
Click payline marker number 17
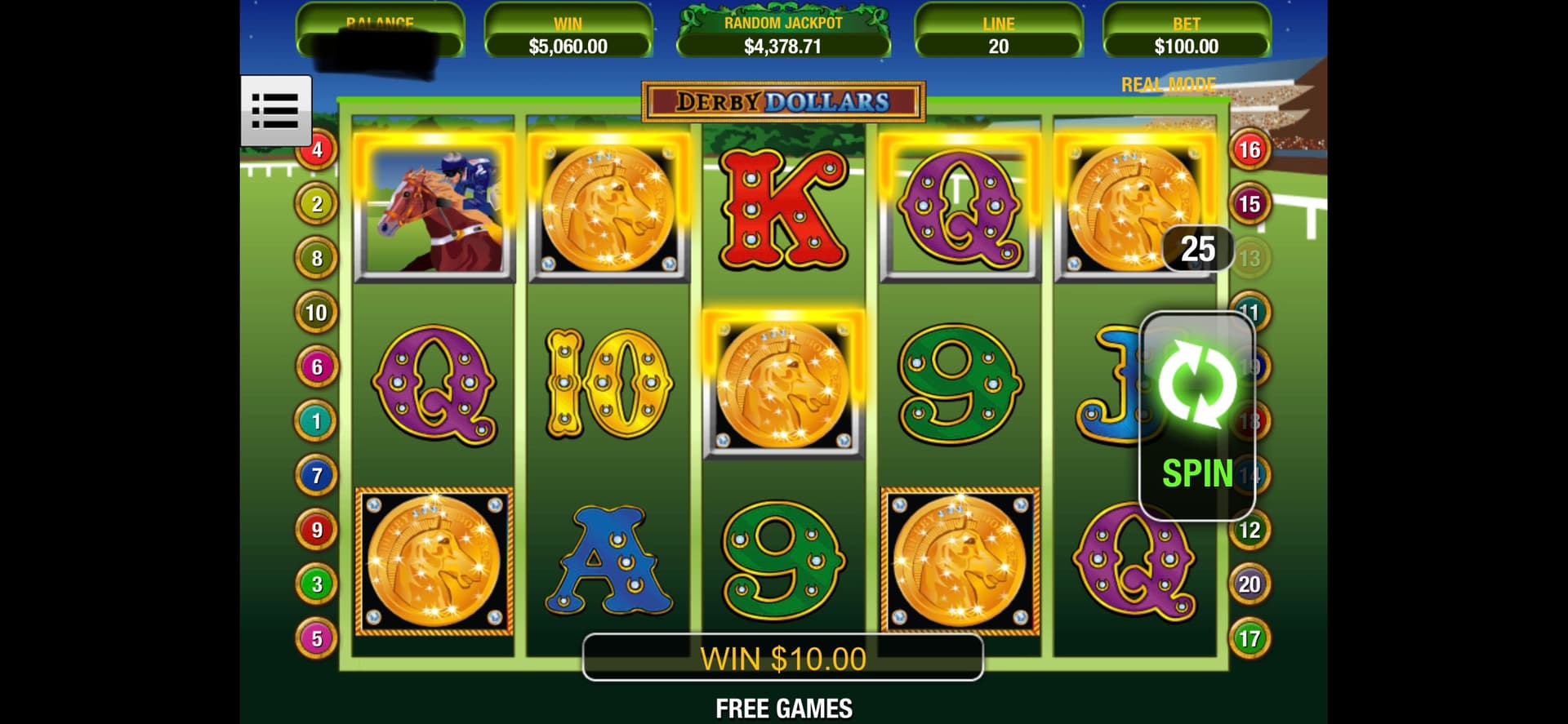click(x=1249, y=638)
